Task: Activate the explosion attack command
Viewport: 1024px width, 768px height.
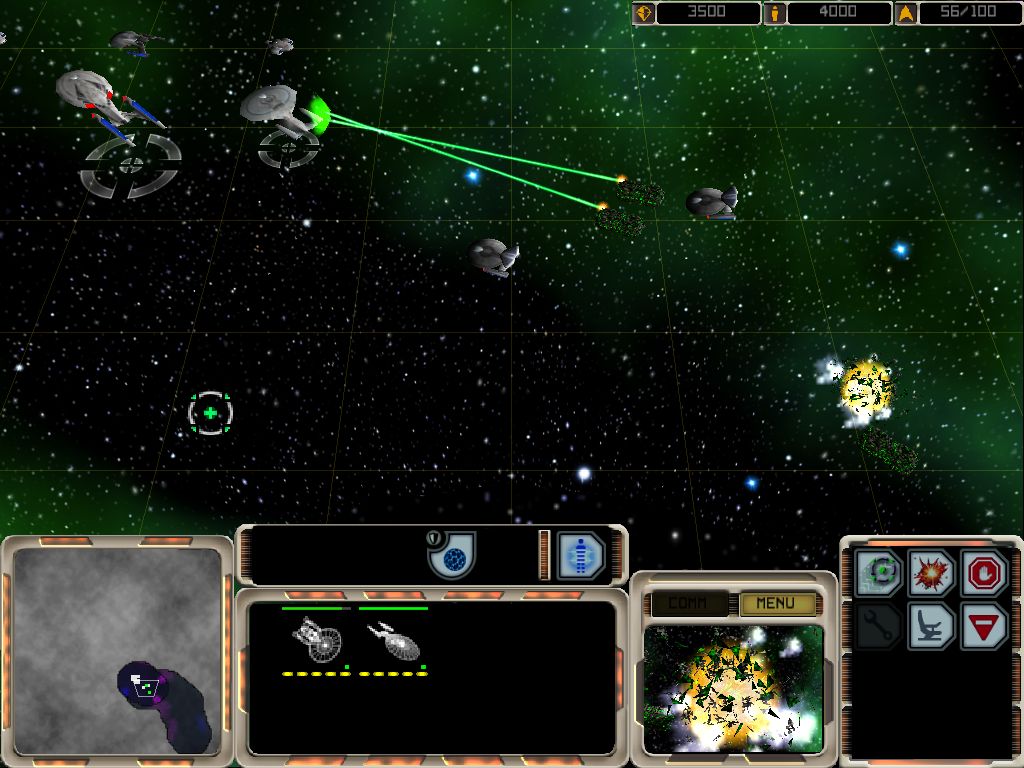Action: click(931, 574)
